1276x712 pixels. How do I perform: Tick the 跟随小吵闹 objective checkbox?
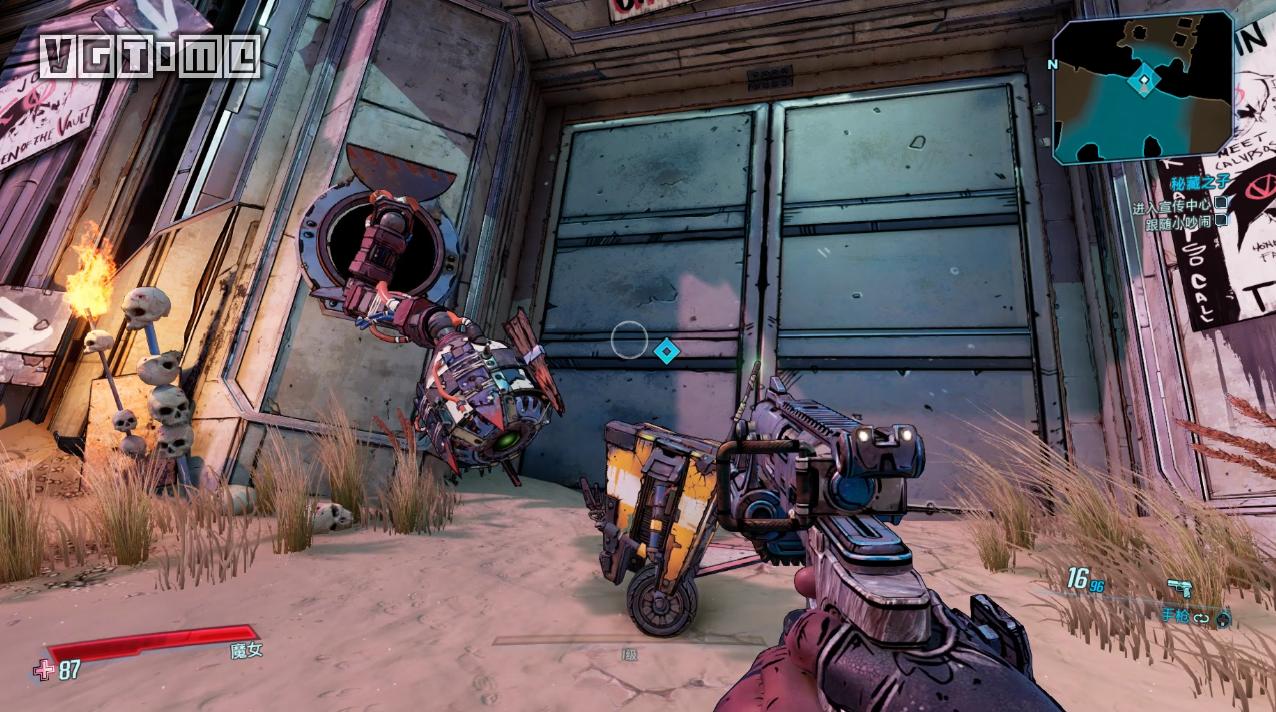click(1221, 222)
